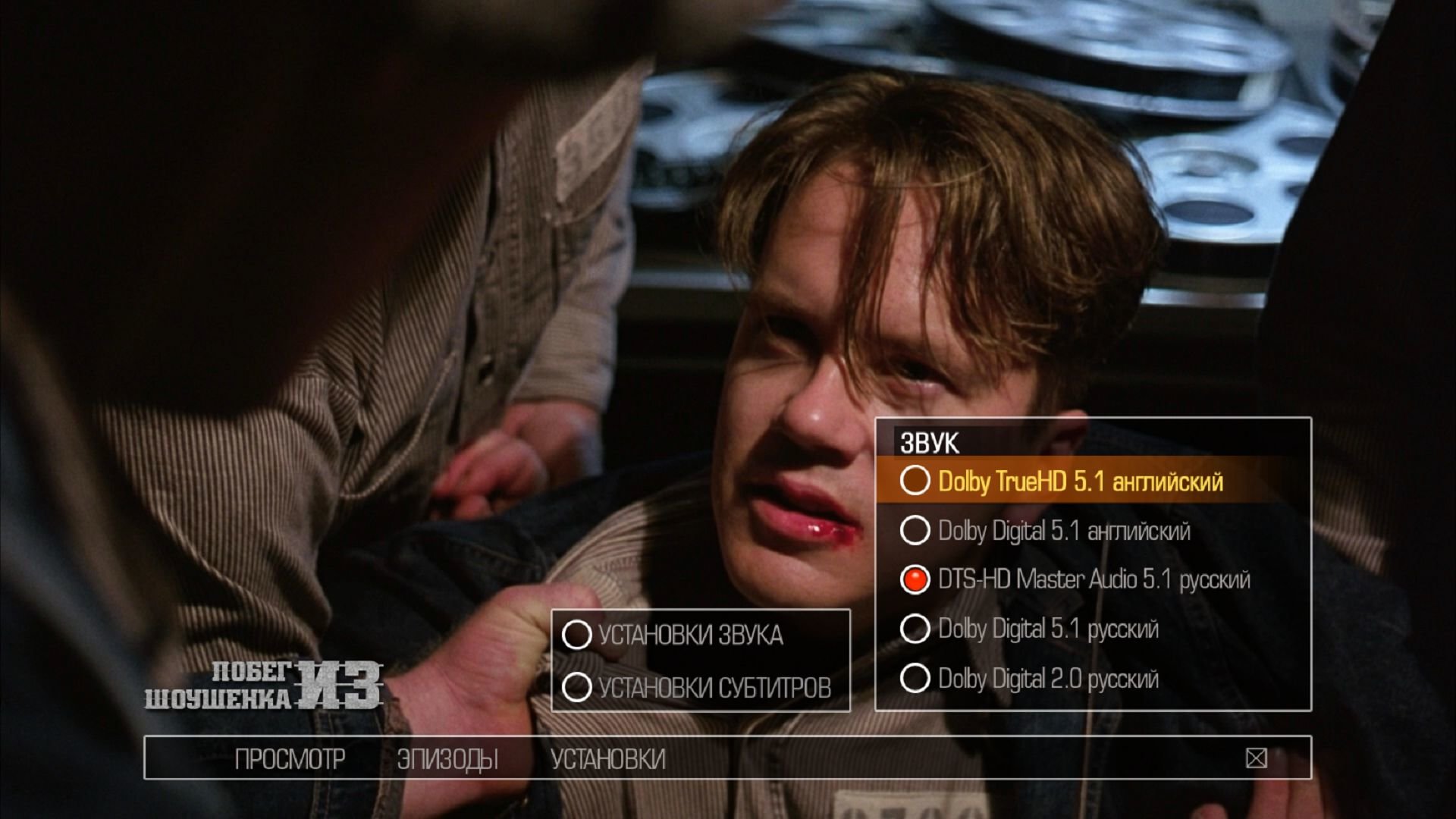Select УСТАНОВКИ in the bottom bar
Screen dimensions: 1456x819
608,758
